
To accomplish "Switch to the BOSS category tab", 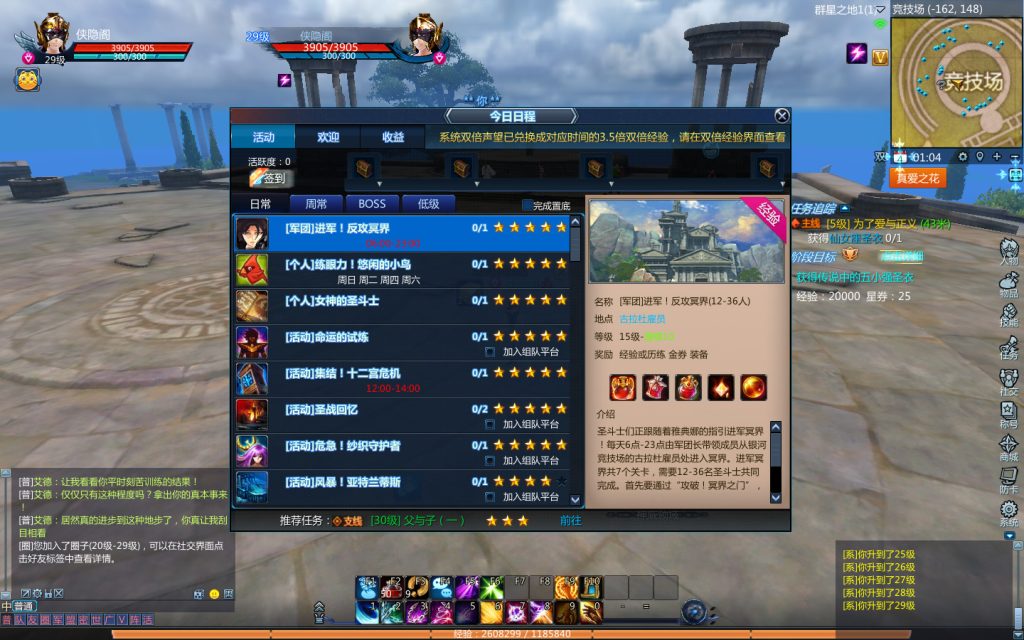I will pos(372,204).
